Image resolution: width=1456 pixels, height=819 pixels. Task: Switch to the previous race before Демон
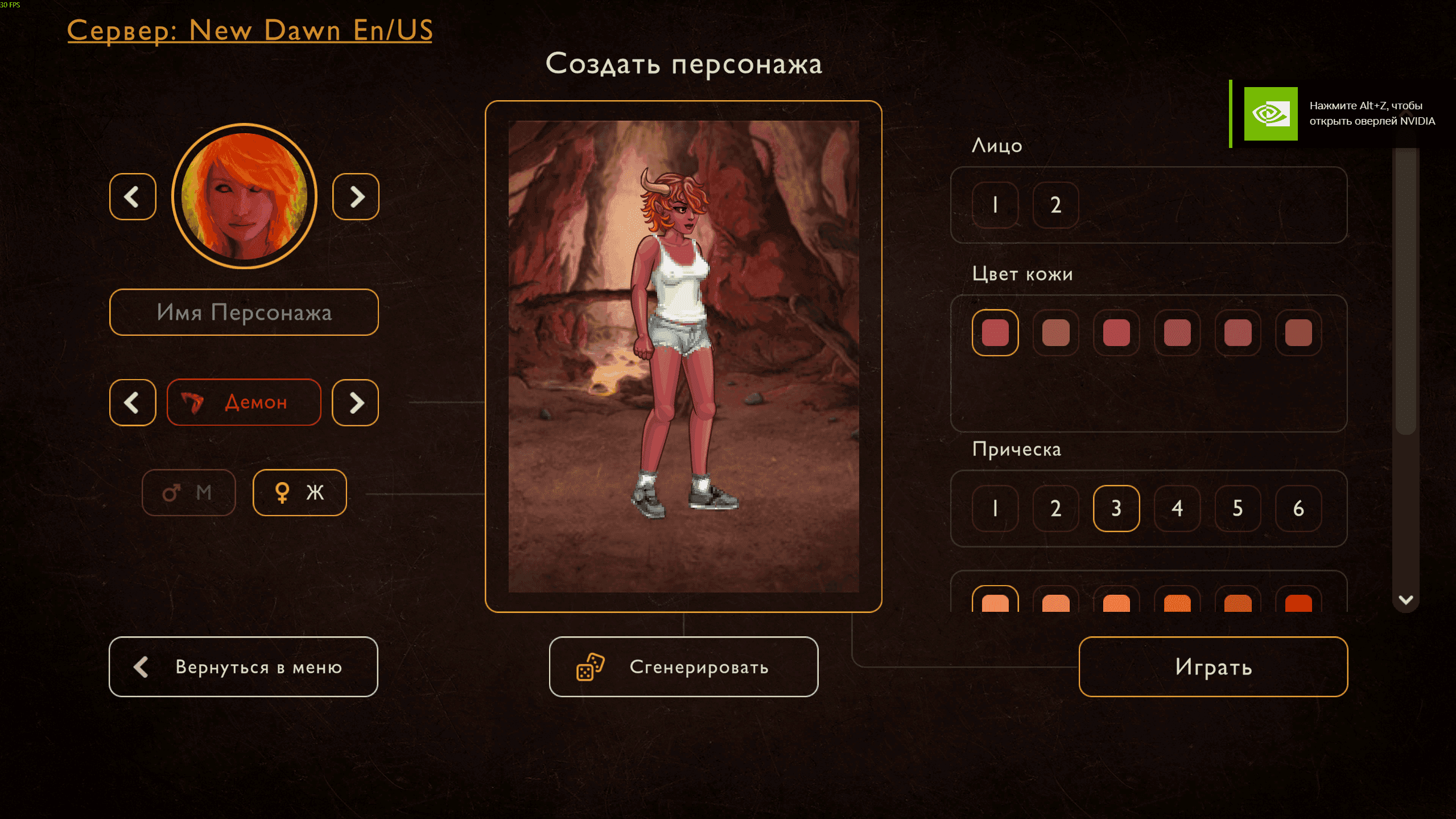pos(133,403)
